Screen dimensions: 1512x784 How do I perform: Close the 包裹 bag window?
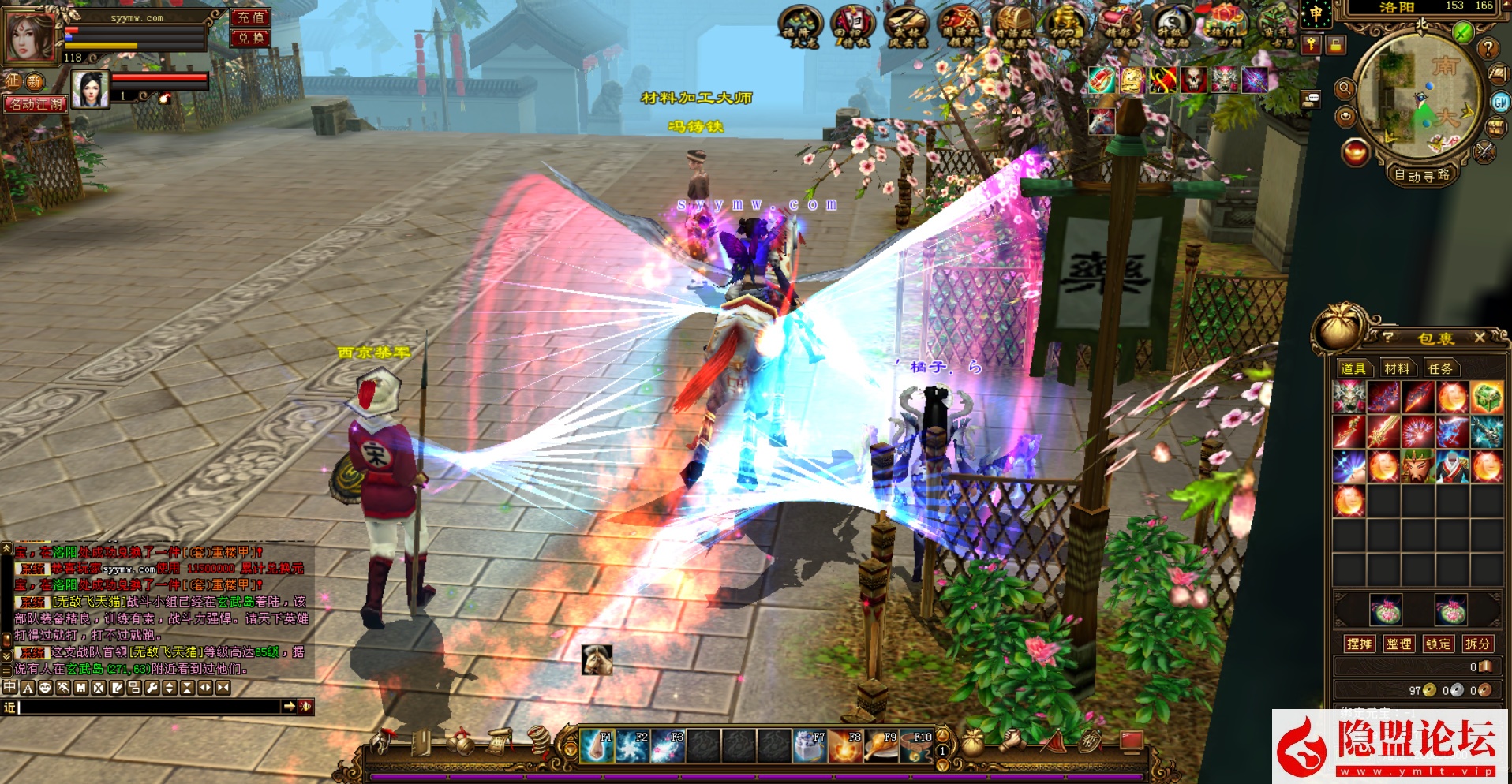pos(1480,338)
